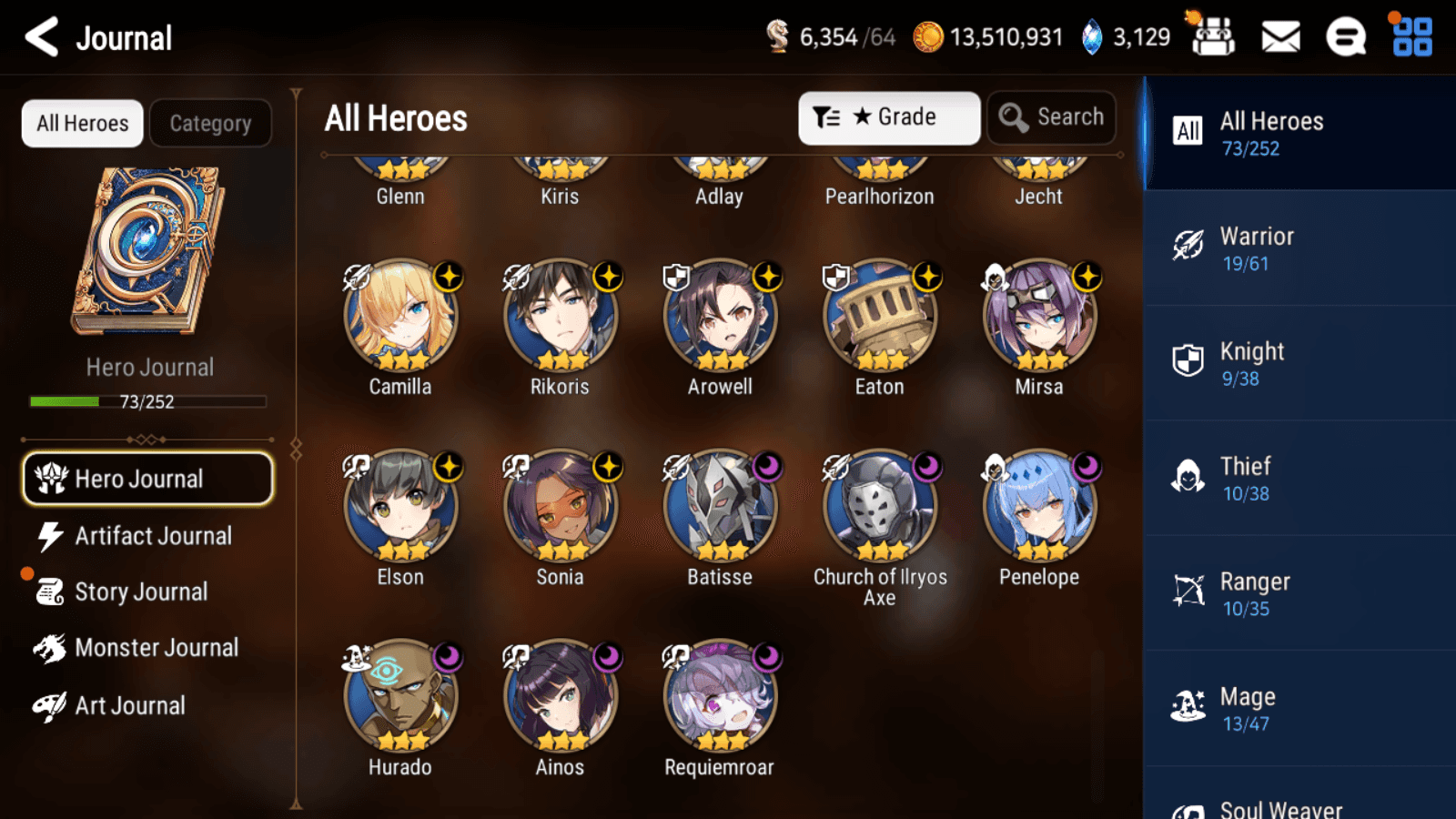Open the hero Search field
This screenshot has height=819, width=1456.
(x=1051, y=117)
